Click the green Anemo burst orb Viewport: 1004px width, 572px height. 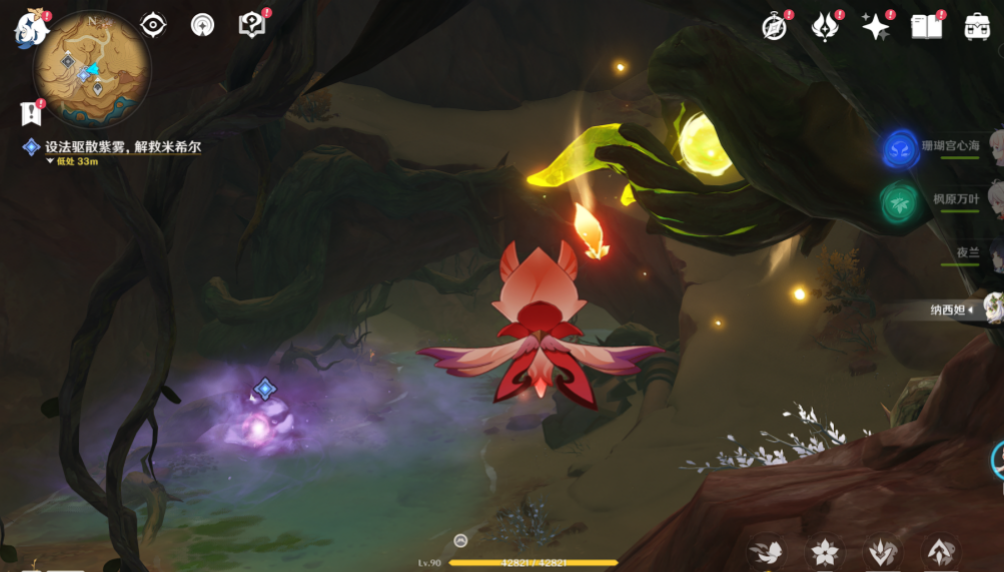899,202
